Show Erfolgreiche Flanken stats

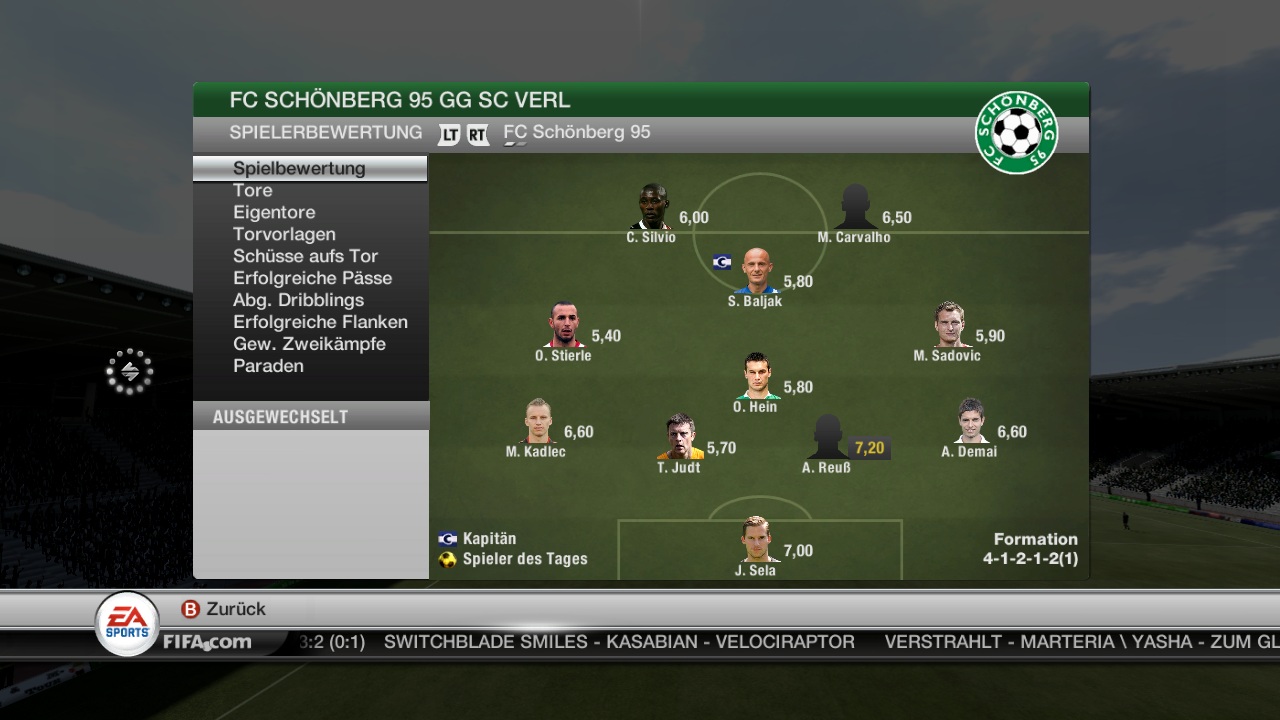320,322
